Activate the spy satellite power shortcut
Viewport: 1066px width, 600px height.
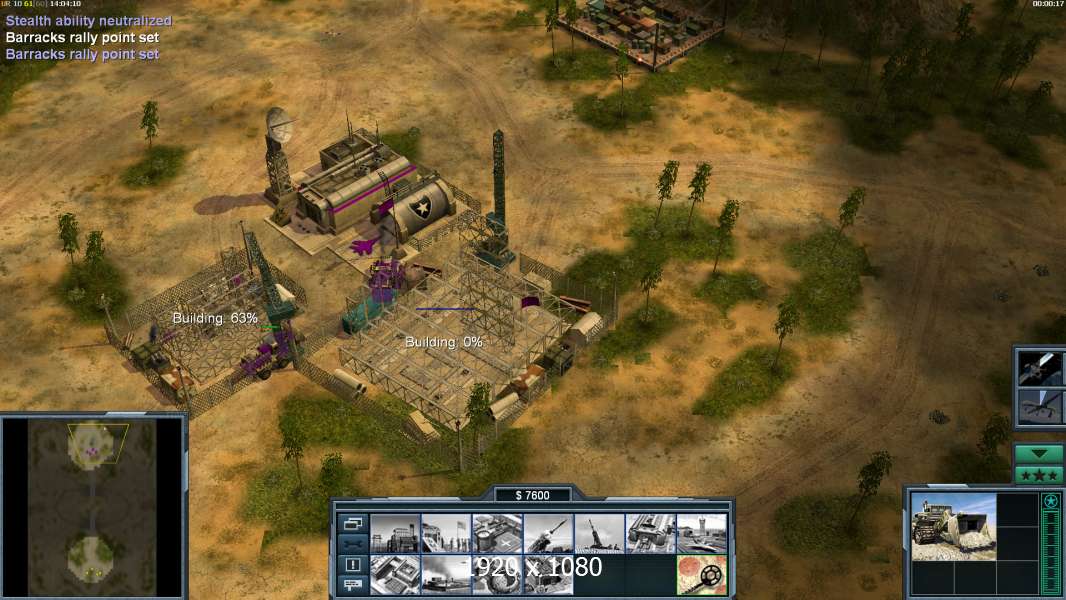coord(1039,369)
